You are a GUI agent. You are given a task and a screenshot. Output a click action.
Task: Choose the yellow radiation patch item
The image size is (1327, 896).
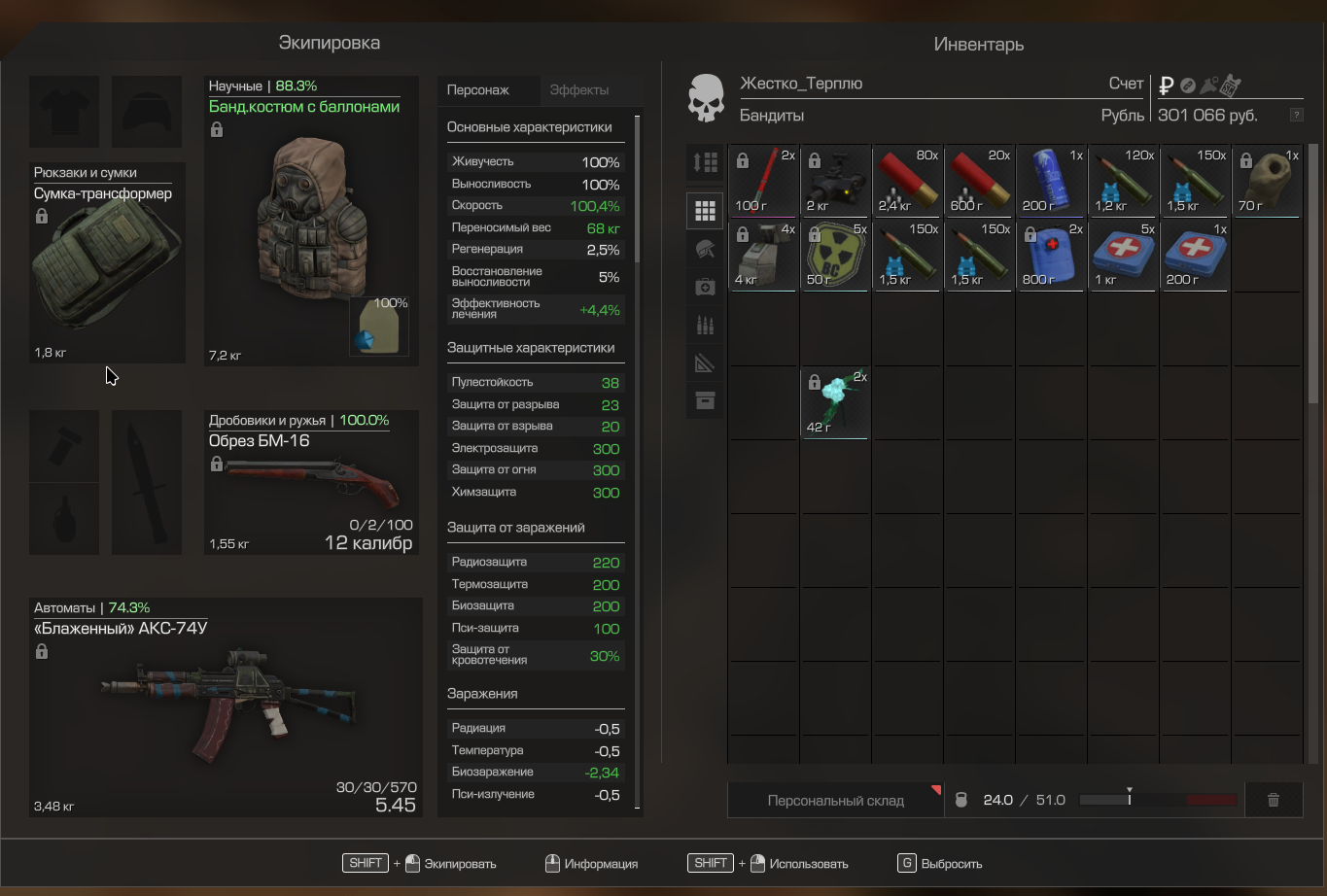835,255
